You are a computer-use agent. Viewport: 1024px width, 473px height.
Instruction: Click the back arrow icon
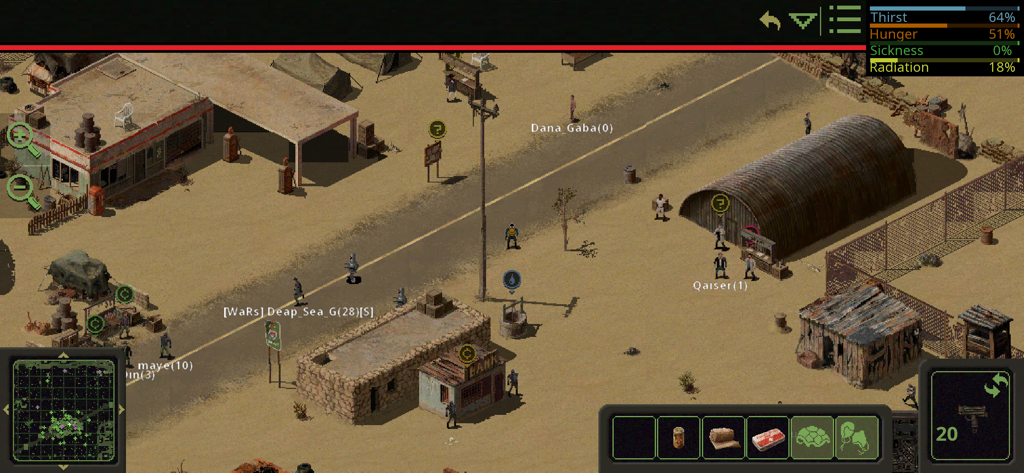coord(770,20)
